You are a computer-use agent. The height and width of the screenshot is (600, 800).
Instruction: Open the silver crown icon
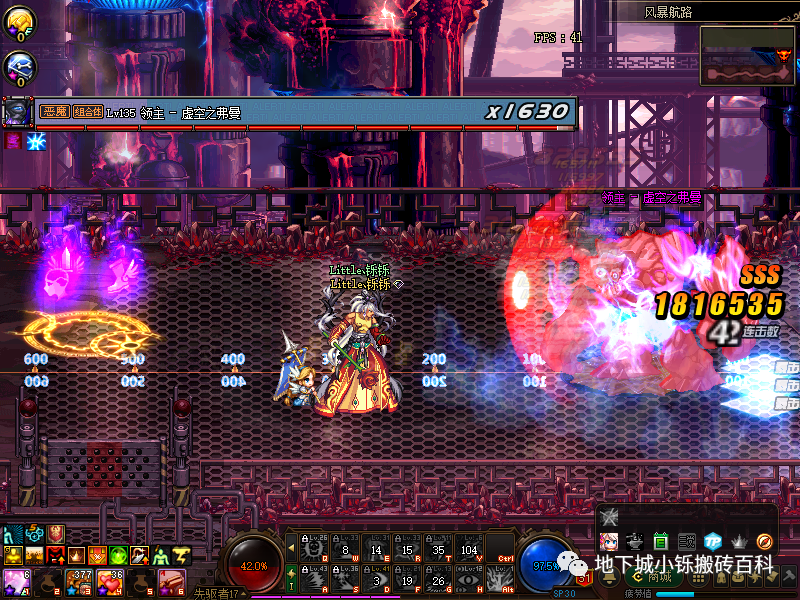(x=739, y=541)
